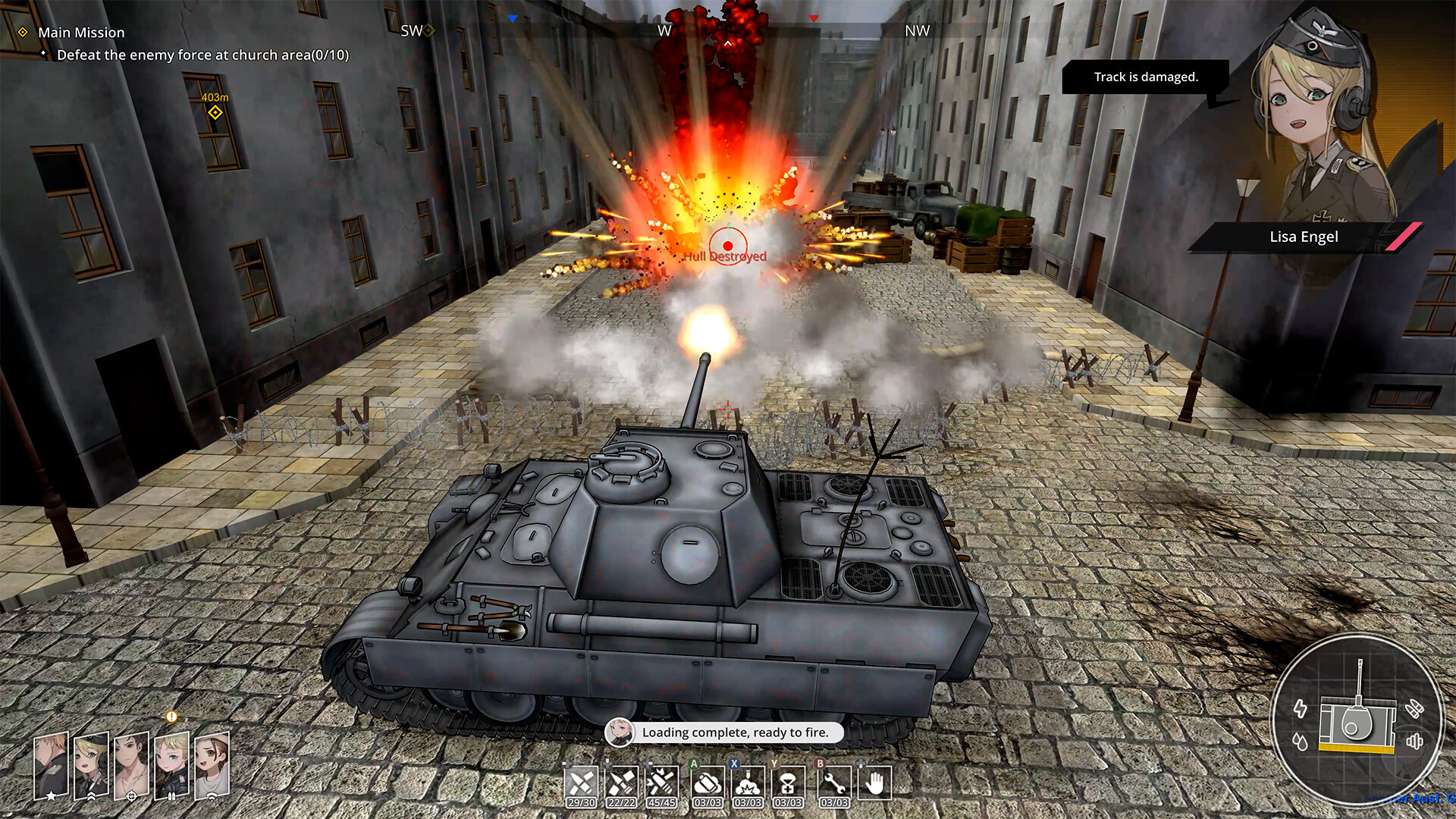Click the hand stop-fire icon

876,781
